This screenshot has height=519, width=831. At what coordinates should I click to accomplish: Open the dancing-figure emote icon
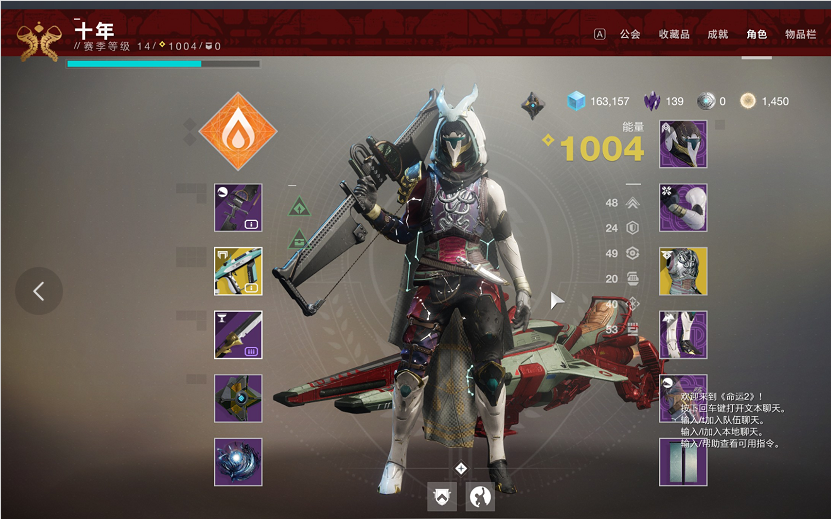(x=481, y=496)
